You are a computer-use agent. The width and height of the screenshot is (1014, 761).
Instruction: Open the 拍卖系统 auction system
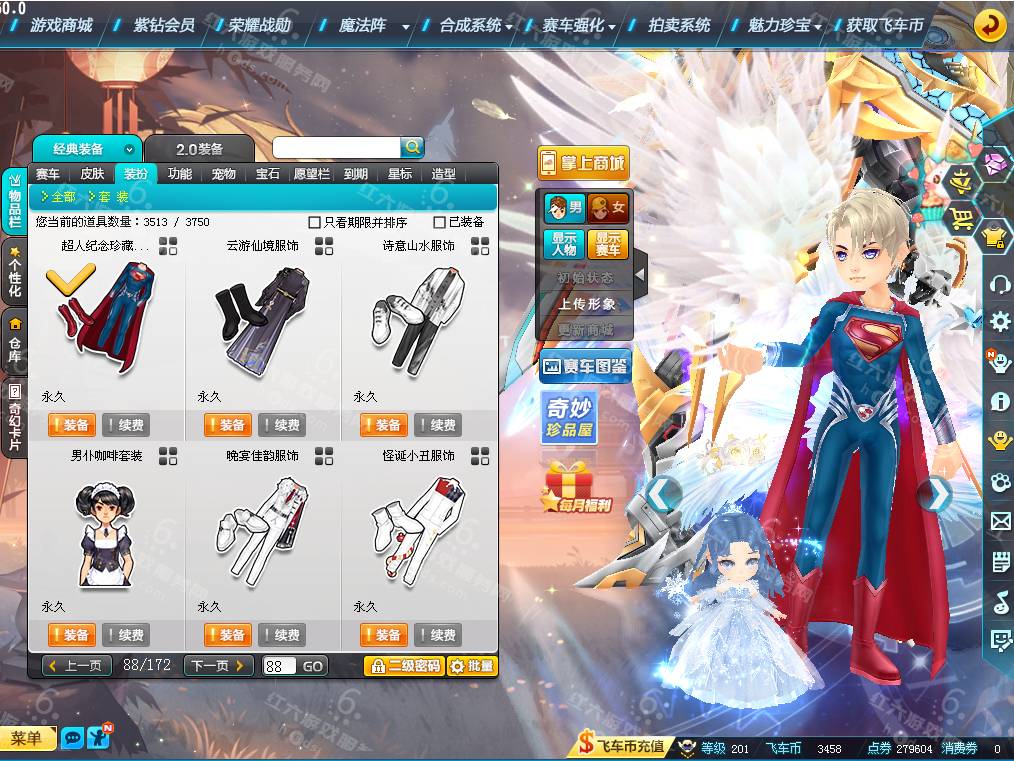tap(679, 25)
